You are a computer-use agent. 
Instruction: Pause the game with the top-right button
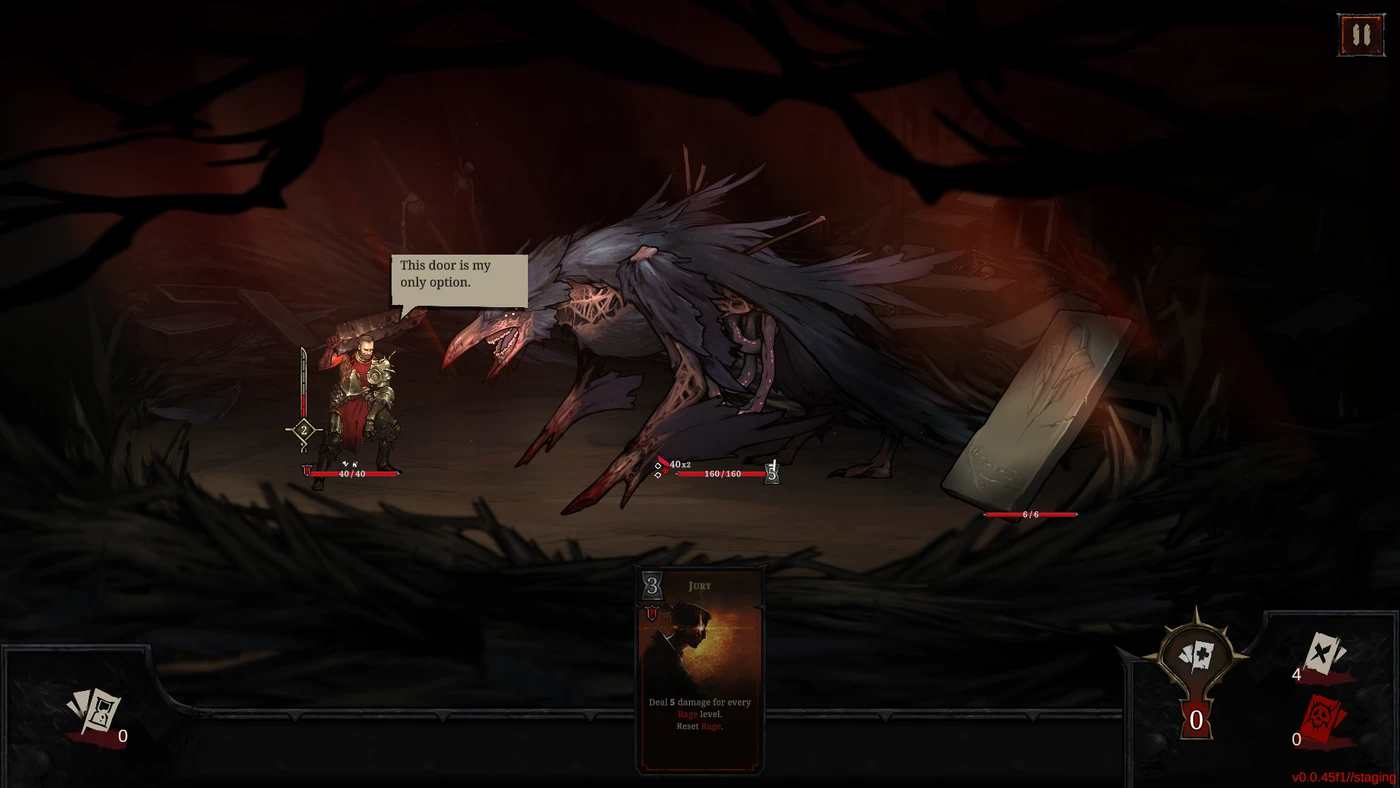pyautogui.click(x=1360, y=35)
